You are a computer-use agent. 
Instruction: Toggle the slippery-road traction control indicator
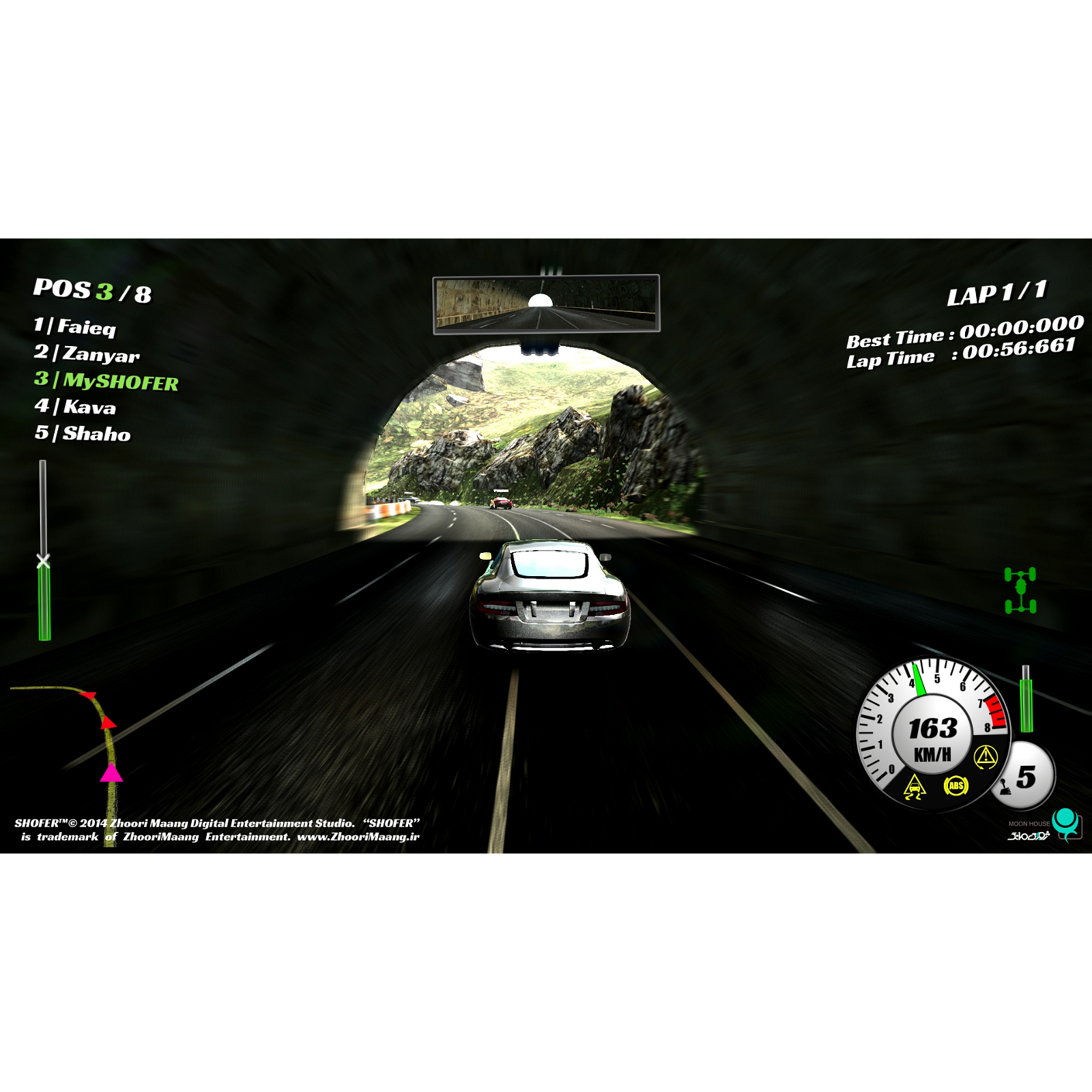click(x=916, y=787)
